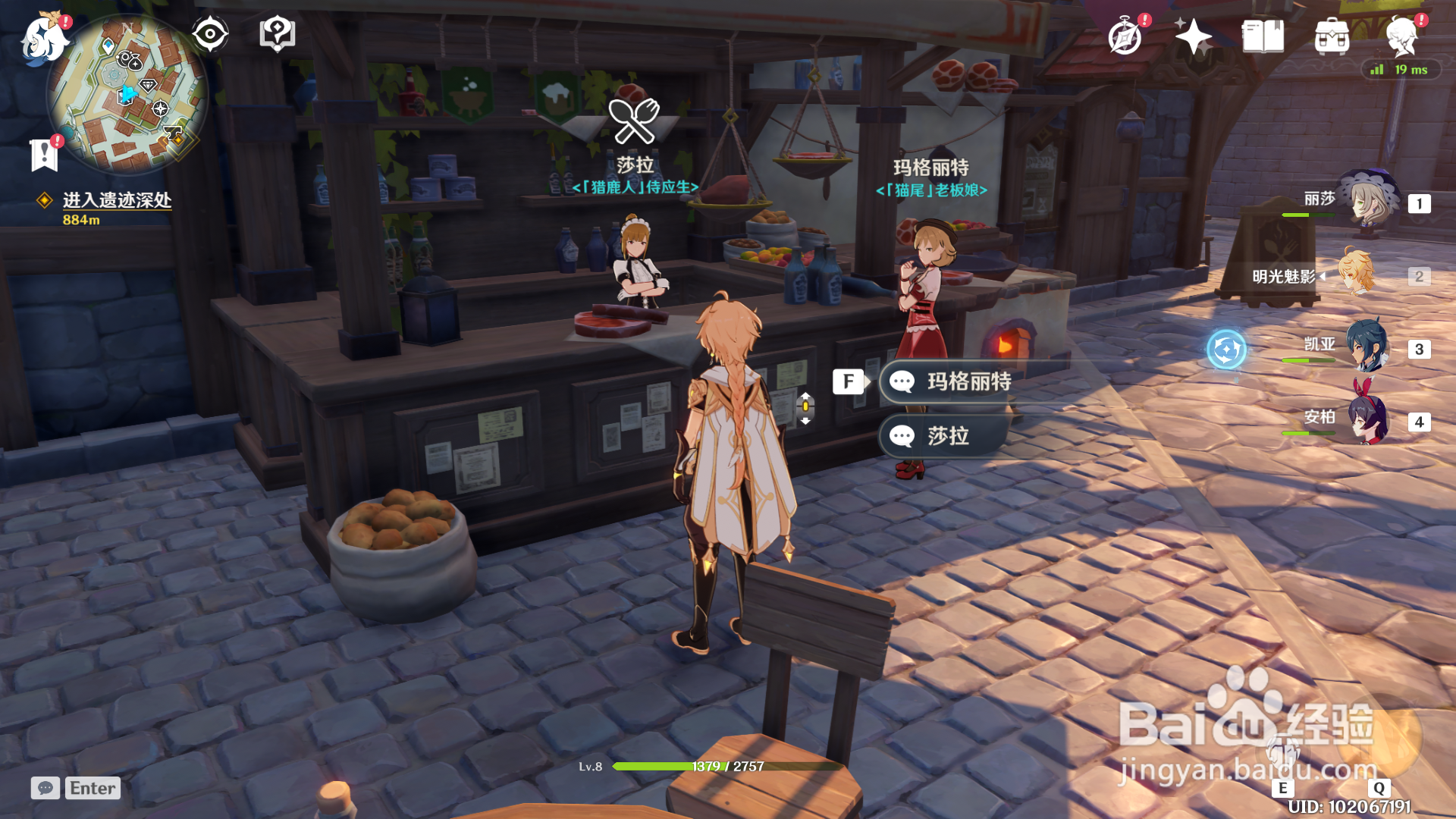This screenshot has width=1456, height=819.
Task: Open the tutorial question mark icon
Action: [277, 34]
